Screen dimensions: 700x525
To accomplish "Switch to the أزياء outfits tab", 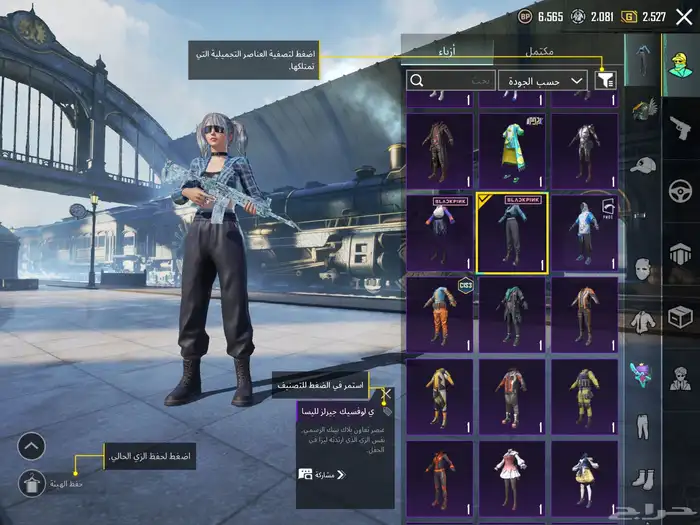I will click(447, 52).
